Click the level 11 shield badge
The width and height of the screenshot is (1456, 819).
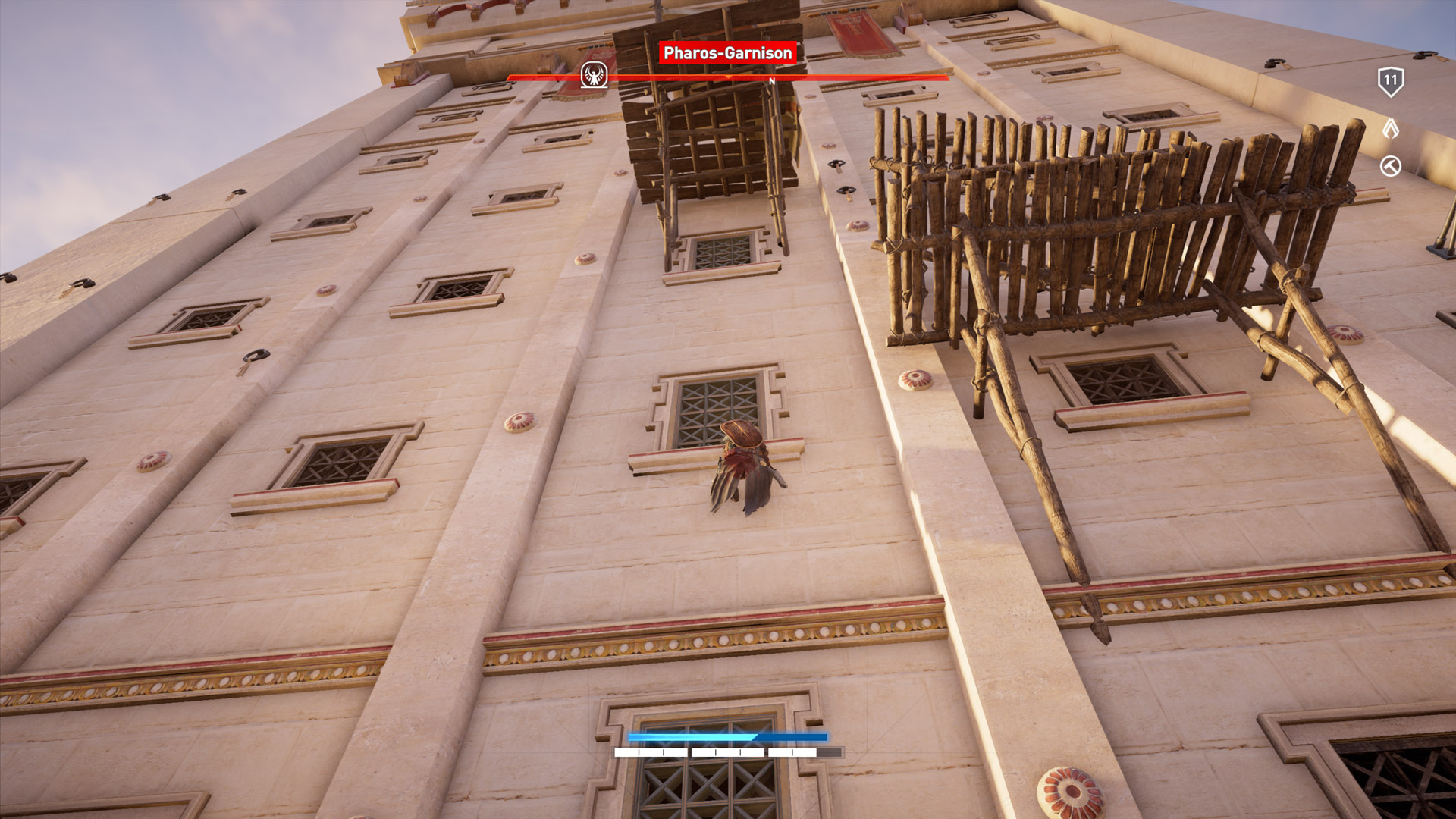point(1390,81)
